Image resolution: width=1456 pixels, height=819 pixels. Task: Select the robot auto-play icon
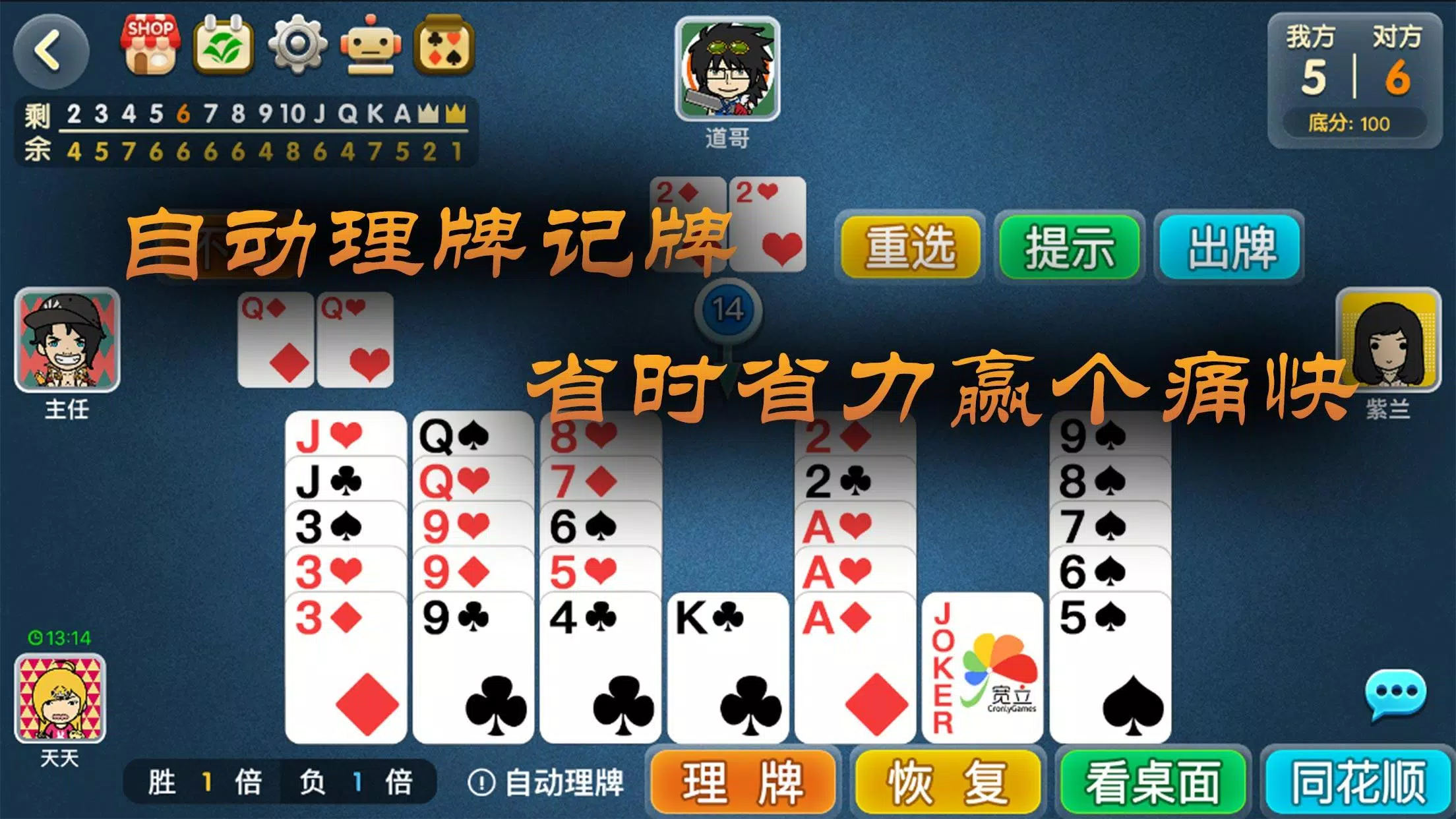point(371,45)
